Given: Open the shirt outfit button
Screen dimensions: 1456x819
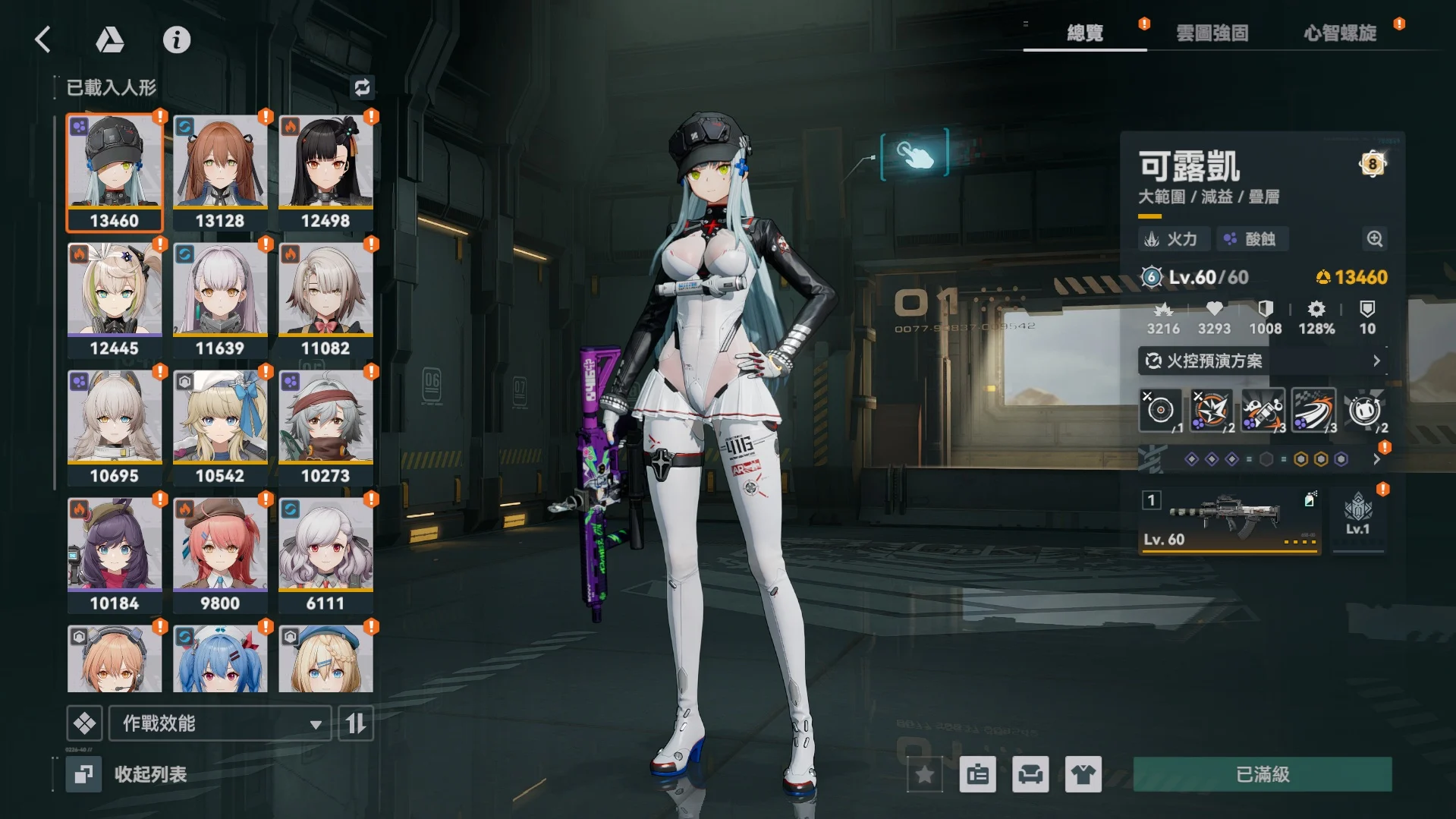Looking at the screenshot, I should (1083, 774).
